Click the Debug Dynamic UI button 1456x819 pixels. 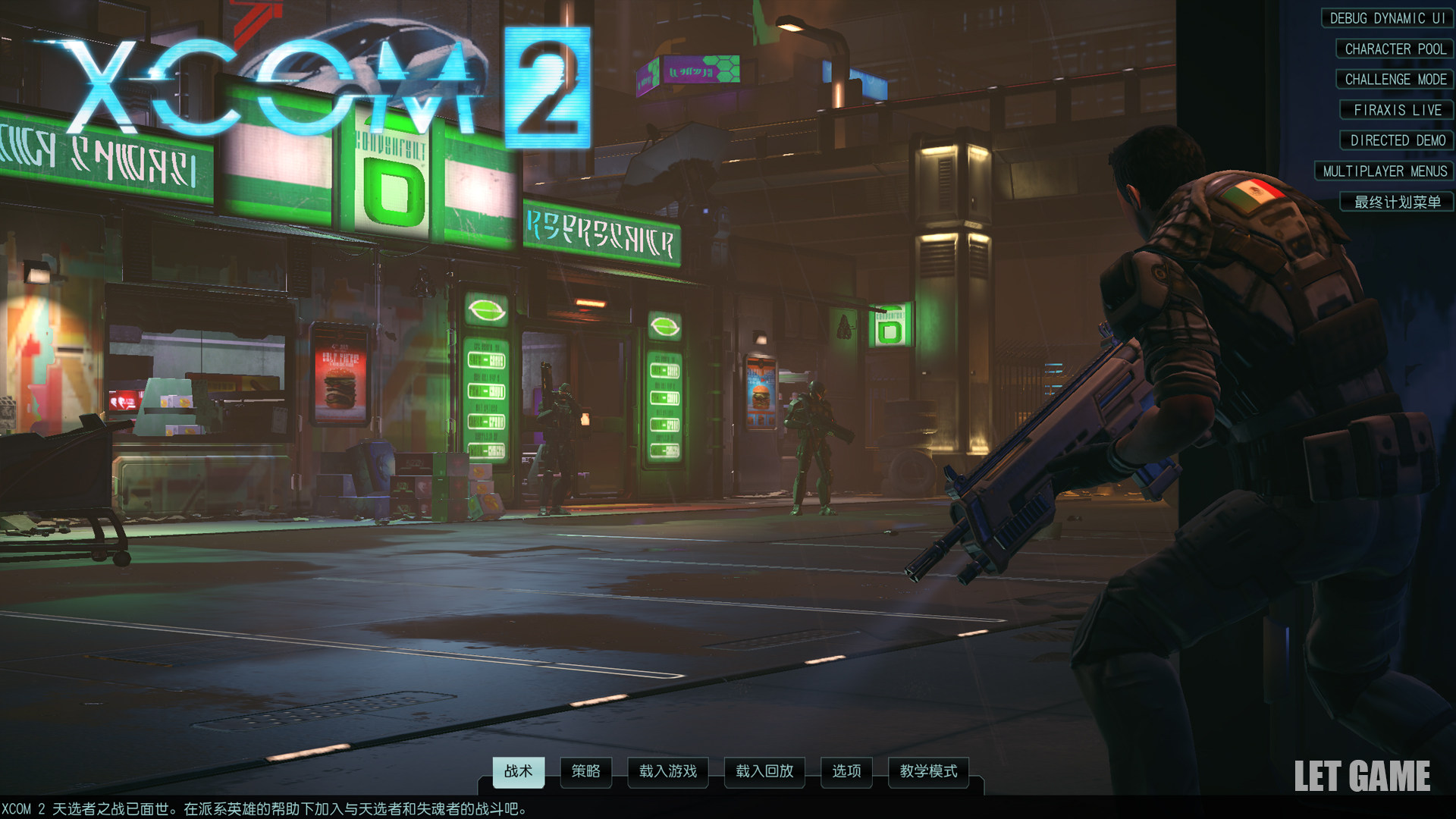pyautogui.click(x=1387, y=18)
